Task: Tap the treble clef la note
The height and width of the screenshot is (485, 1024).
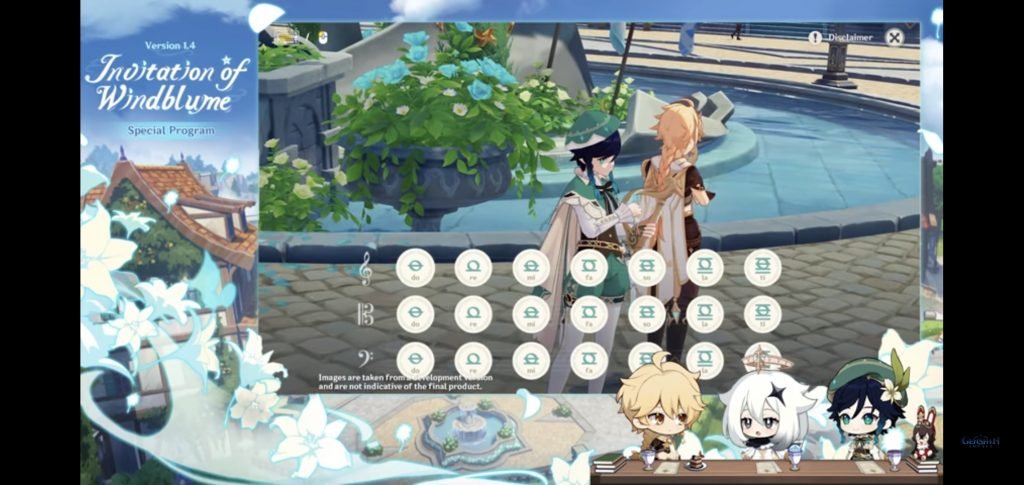Action: [x=705, y=267]
